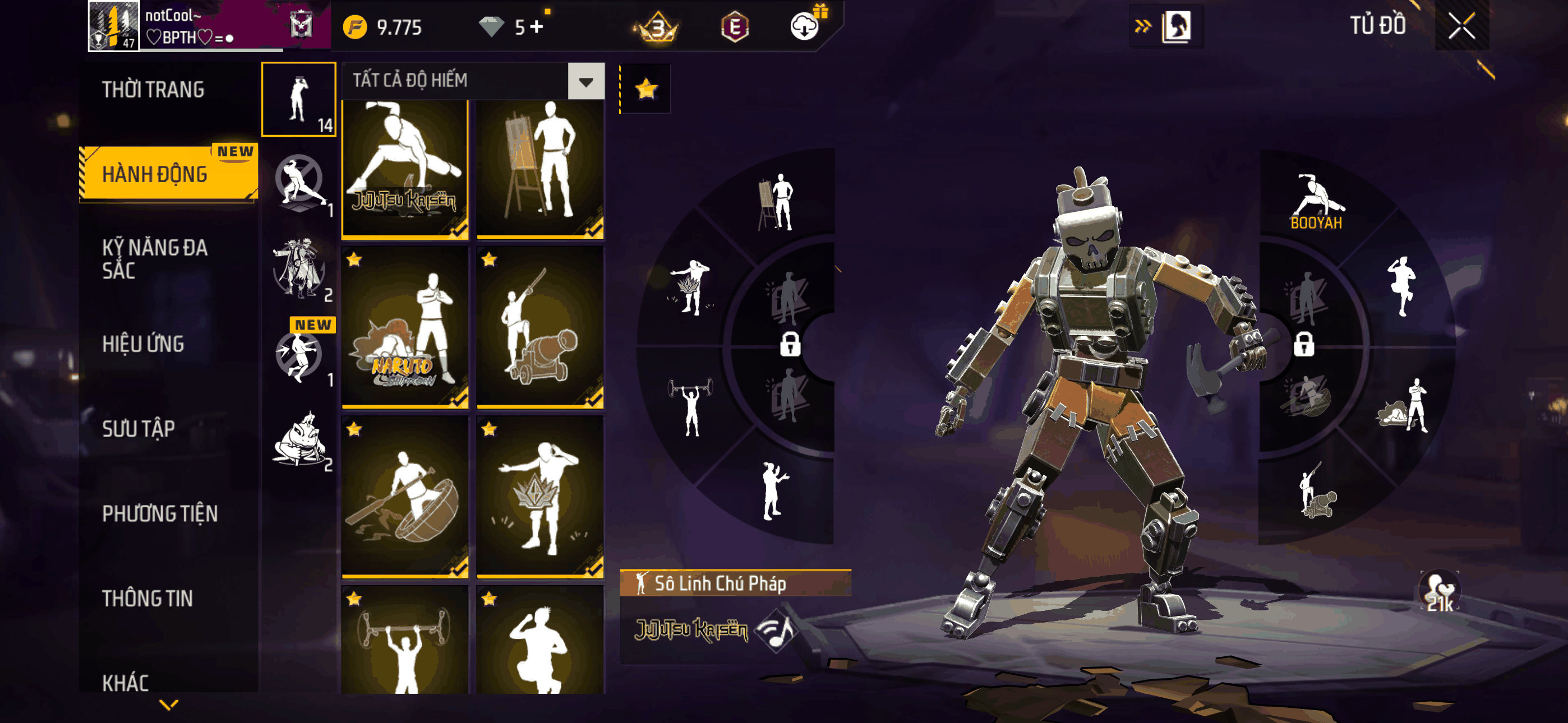This screenshot has width=1568, height=723.
Task: Open the Thời Trang category
Action: [153, 90]
